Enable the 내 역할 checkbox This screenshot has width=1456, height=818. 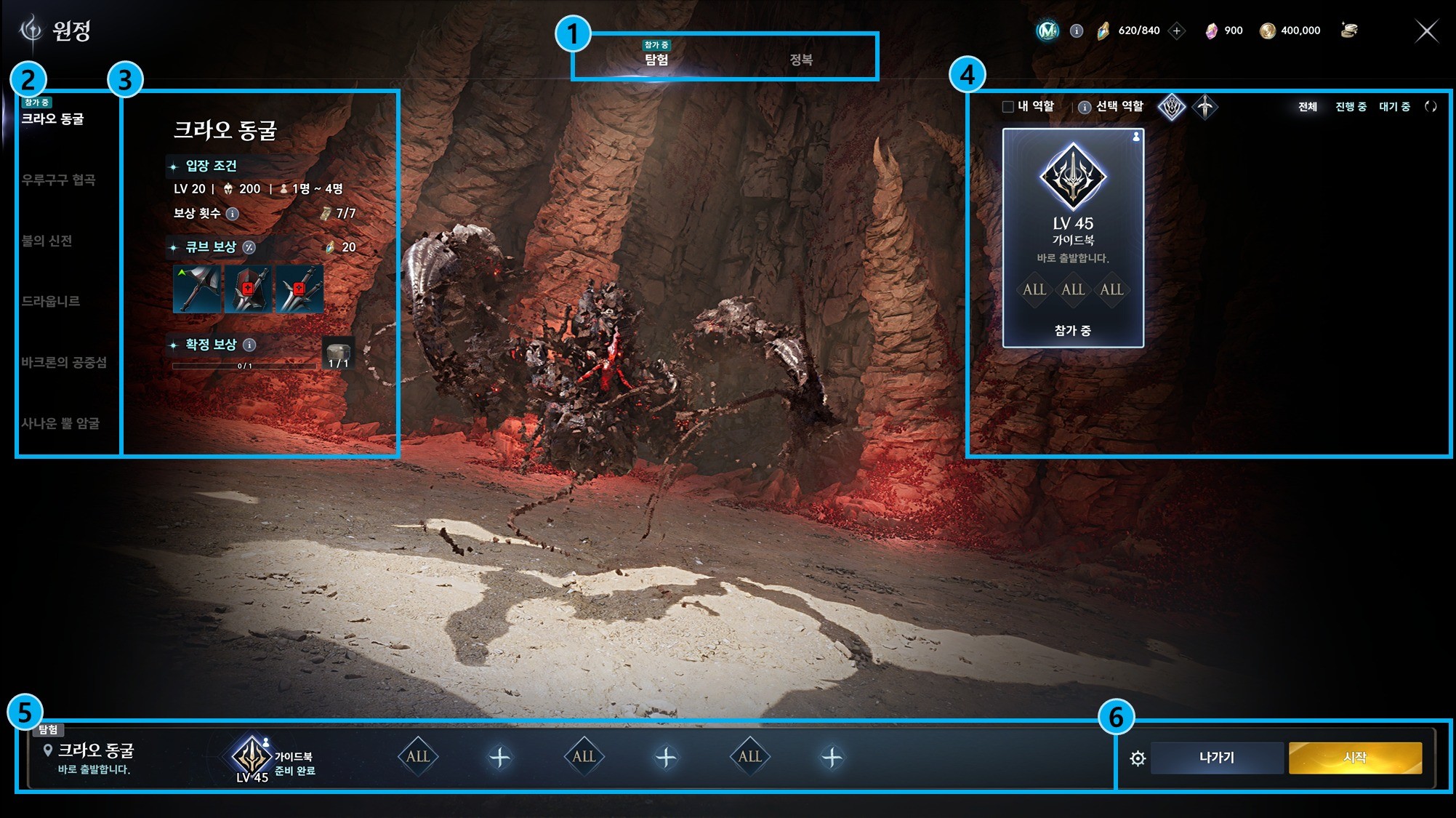tap(1007, 106)
